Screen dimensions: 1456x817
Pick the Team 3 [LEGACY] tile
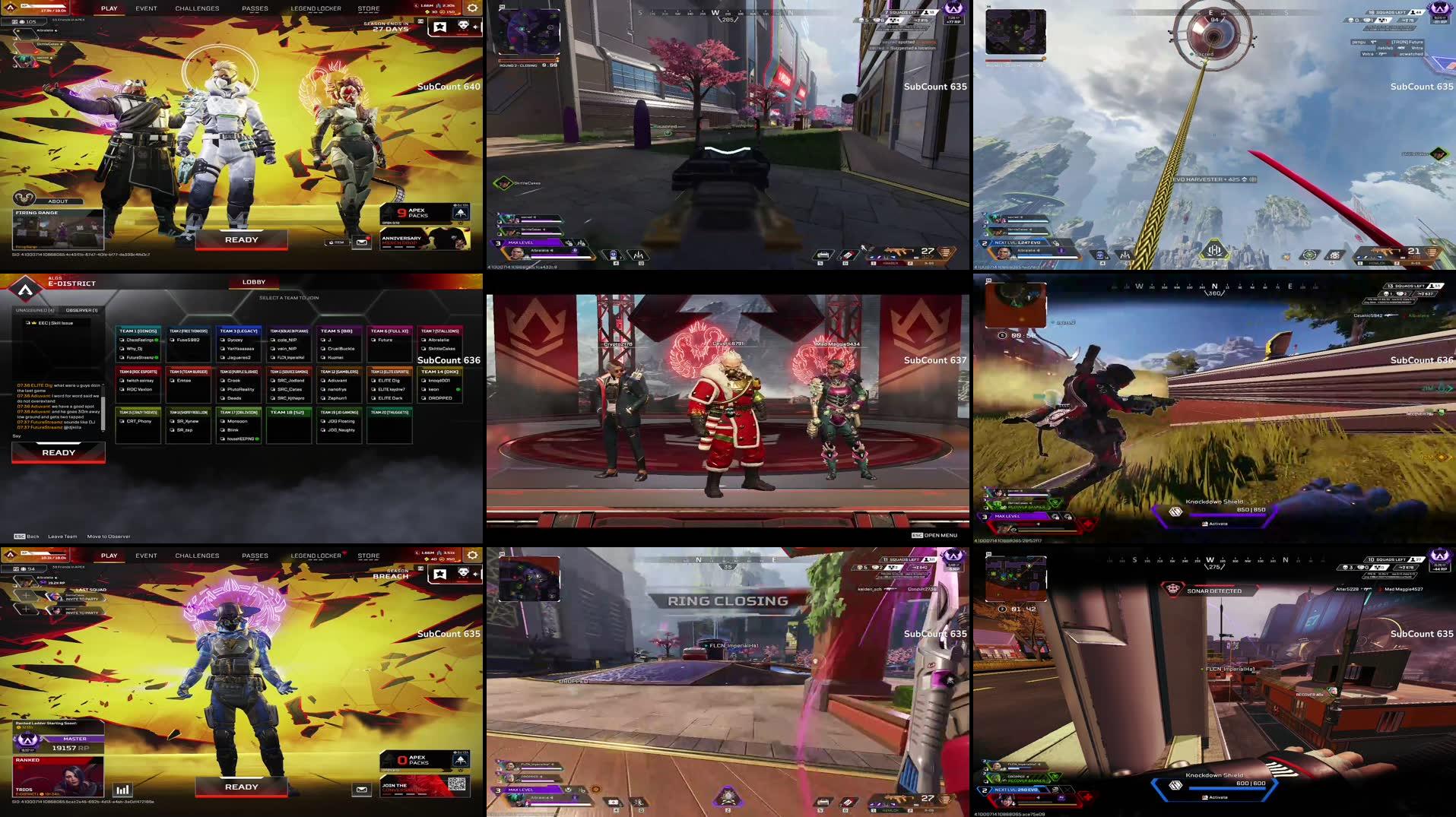239,331
